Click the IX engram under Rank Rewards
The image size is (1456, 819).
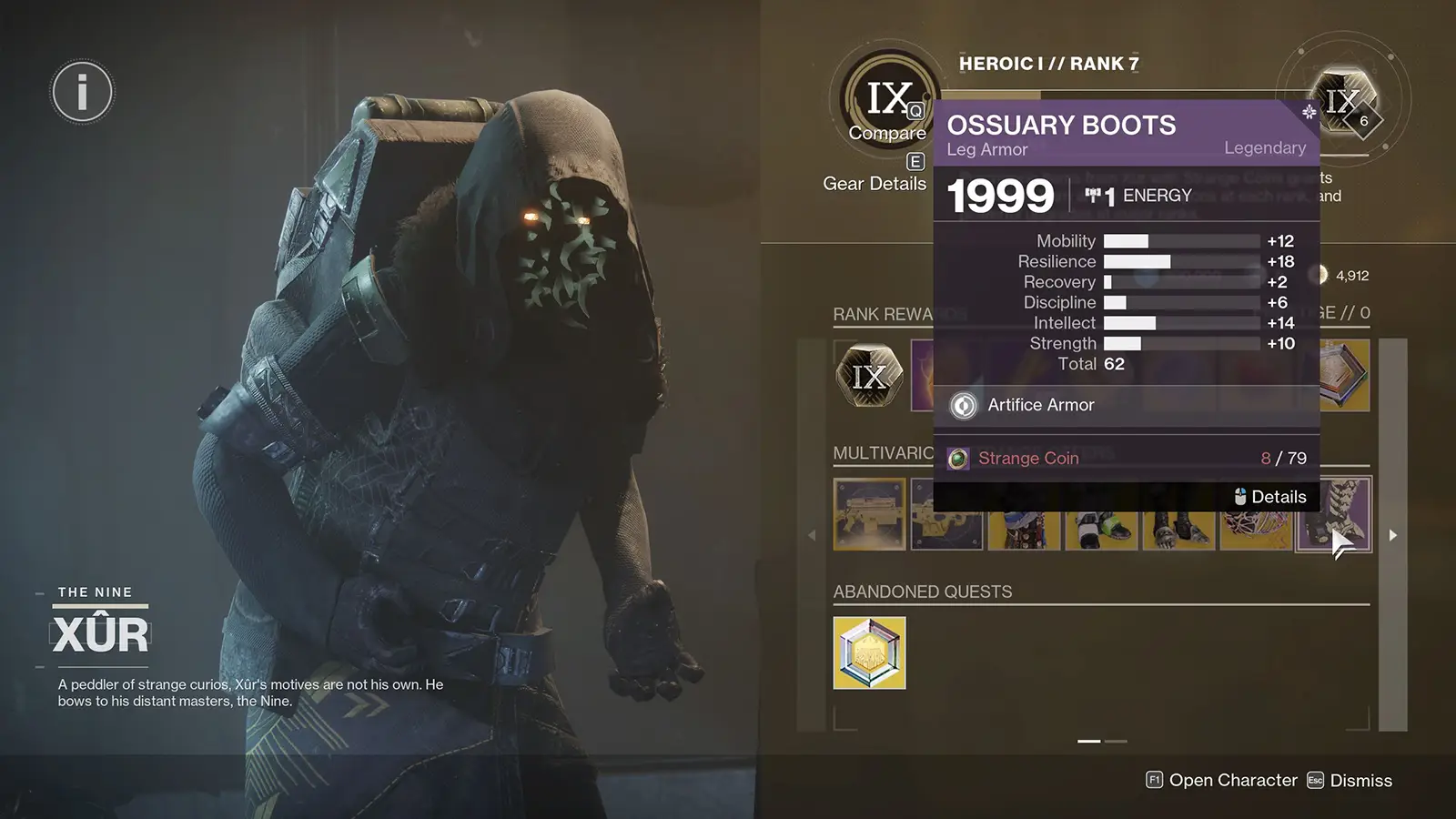[868, 375]
